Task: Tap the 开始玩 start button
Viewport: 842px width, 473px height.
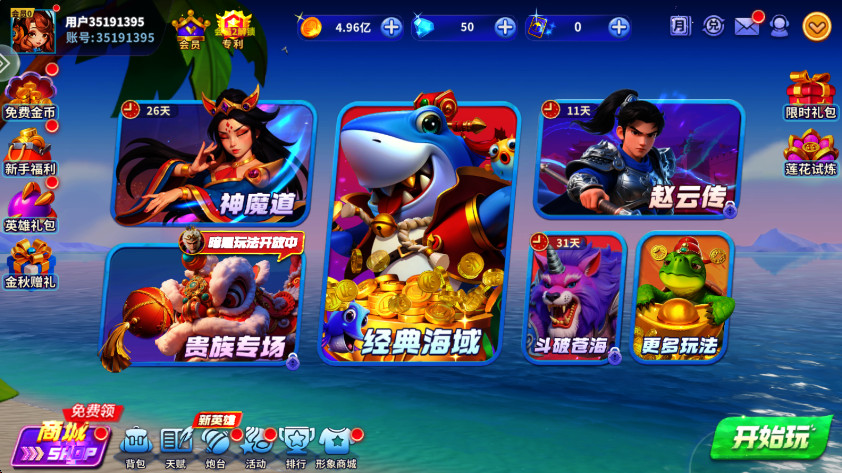Action: (x=771, y=437)
